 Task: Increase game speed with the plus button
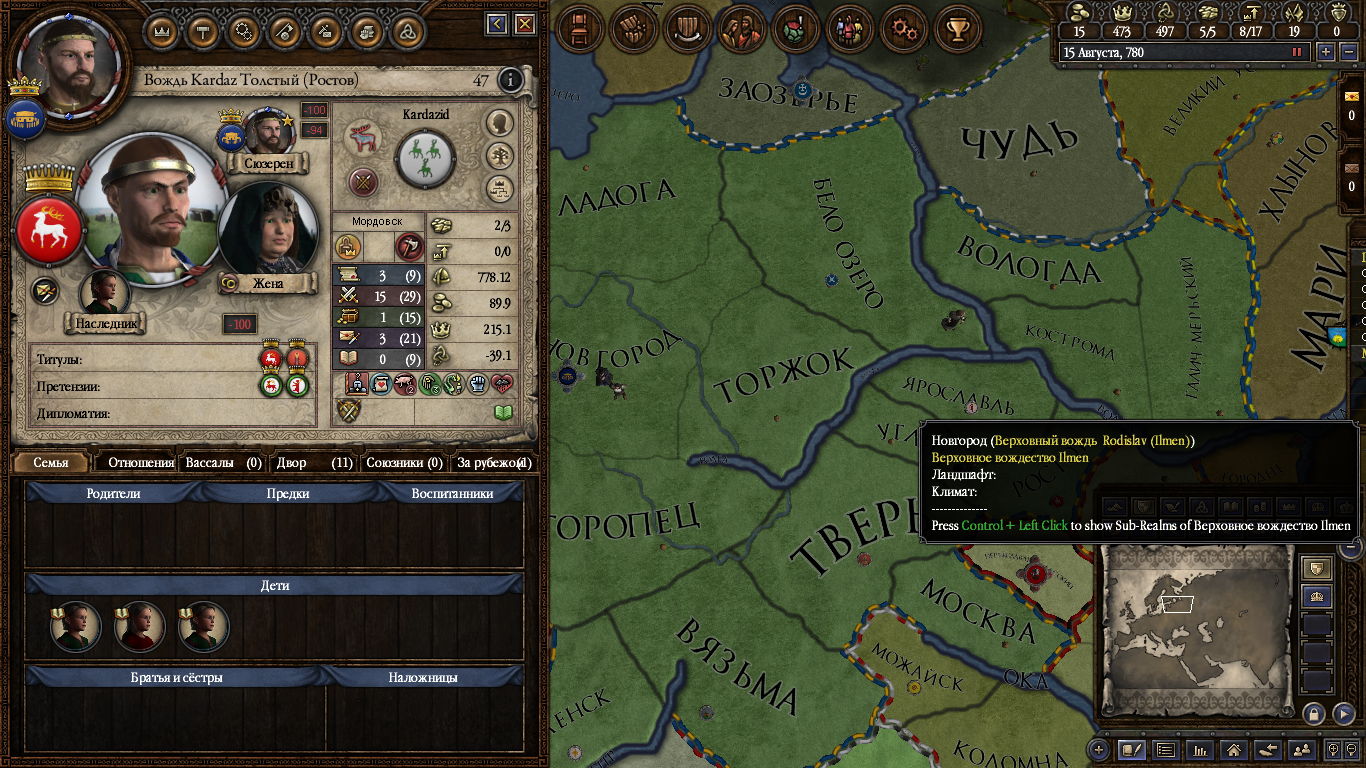point(1326,52)
